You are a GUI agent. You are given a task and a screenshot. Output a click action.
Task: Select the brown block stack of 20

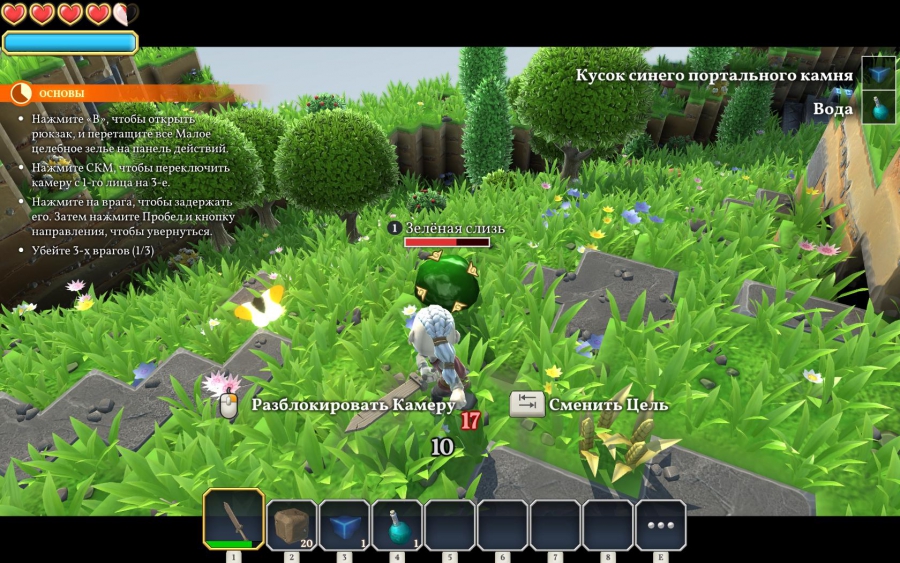click(x=291, y=525)
